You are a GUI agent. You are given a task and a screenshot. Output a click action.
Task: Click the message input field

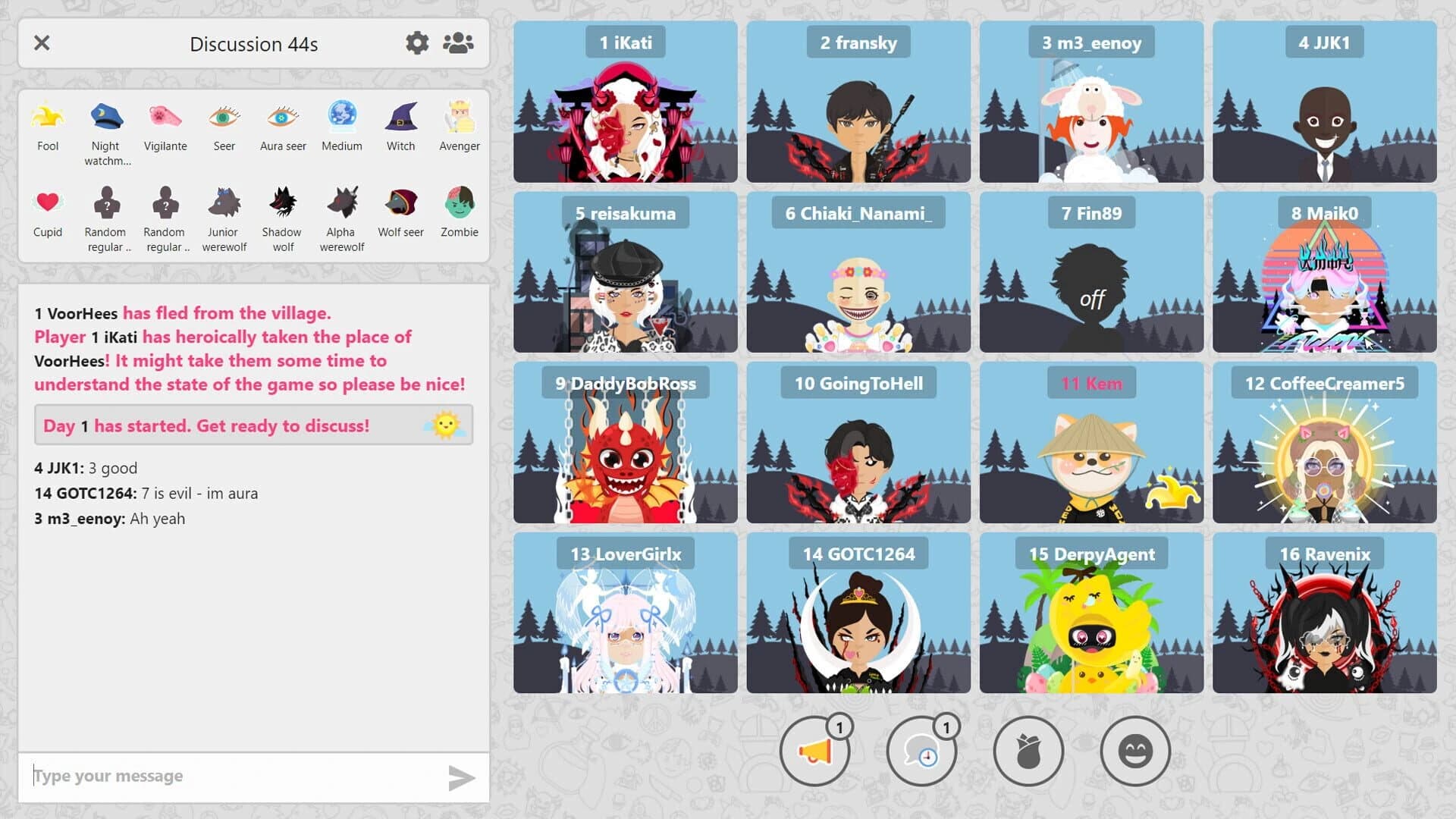pyautogui.click(x=227, y=775)
